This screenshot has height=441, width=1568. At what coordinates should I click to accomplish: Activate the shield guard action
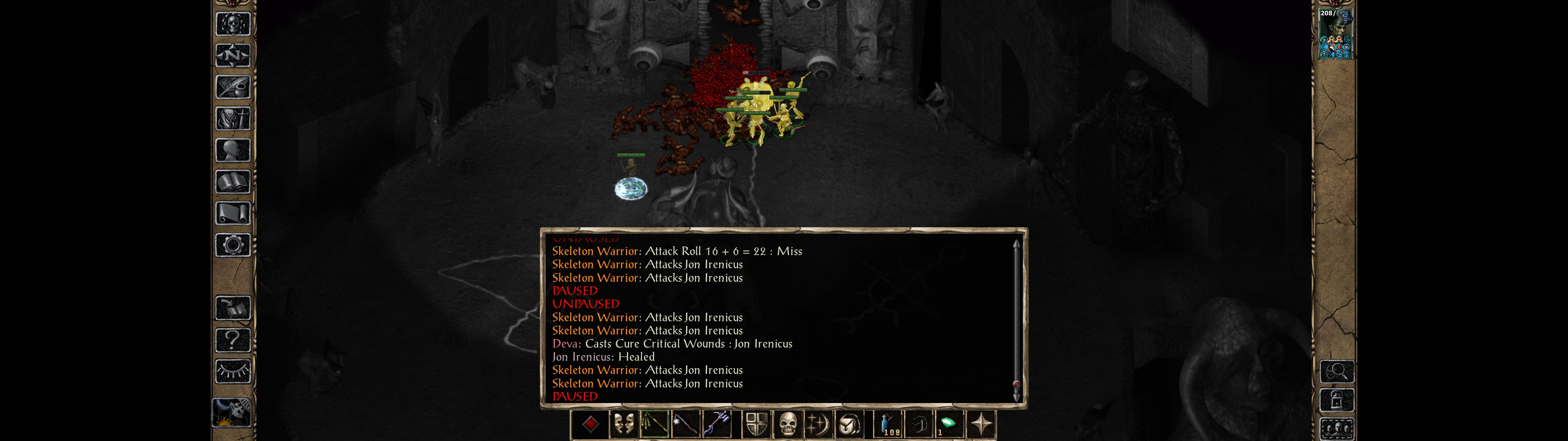[757, 424]
